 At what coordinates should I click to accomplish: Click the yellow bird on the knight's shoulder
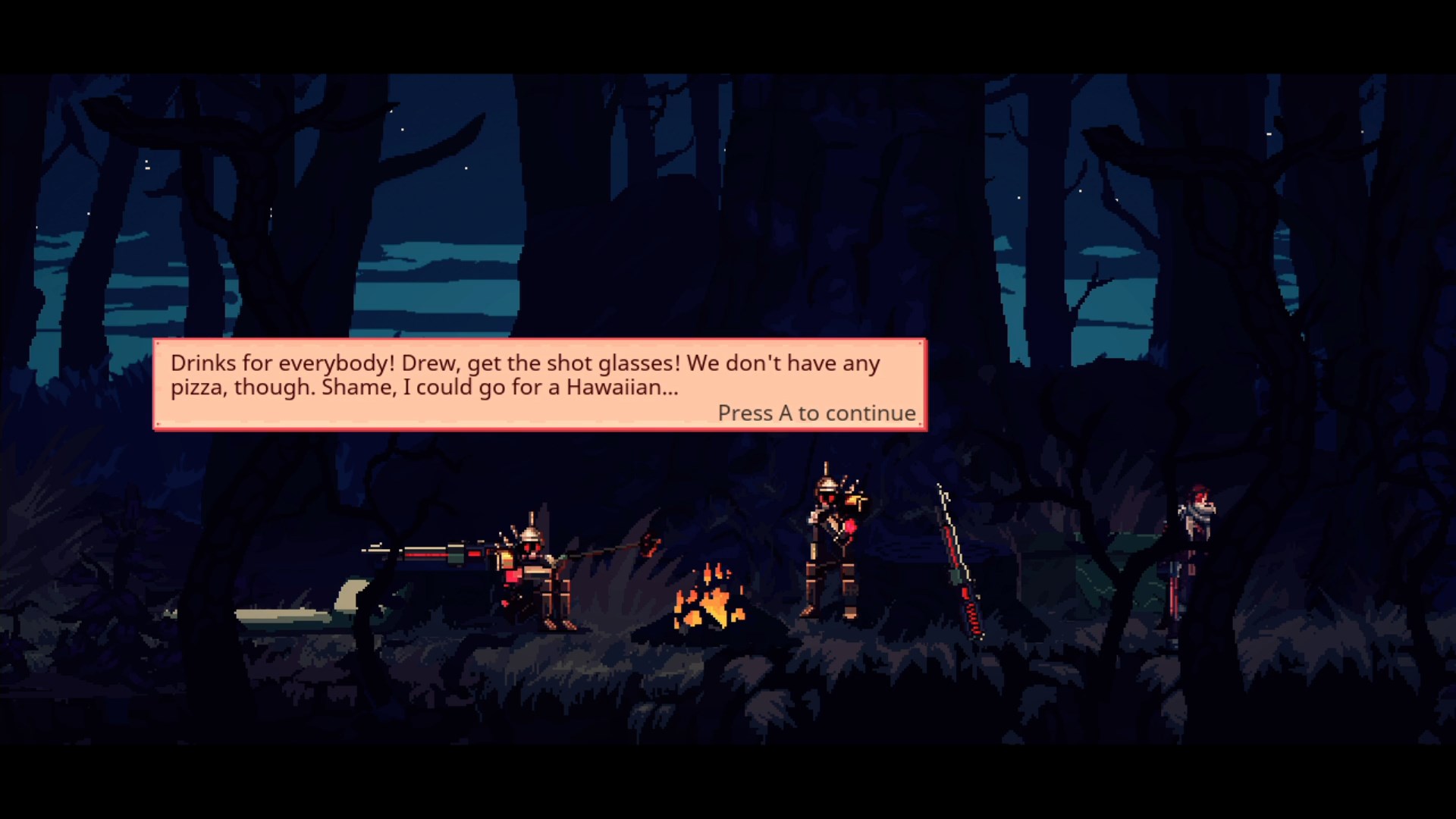tap(853, 500)
